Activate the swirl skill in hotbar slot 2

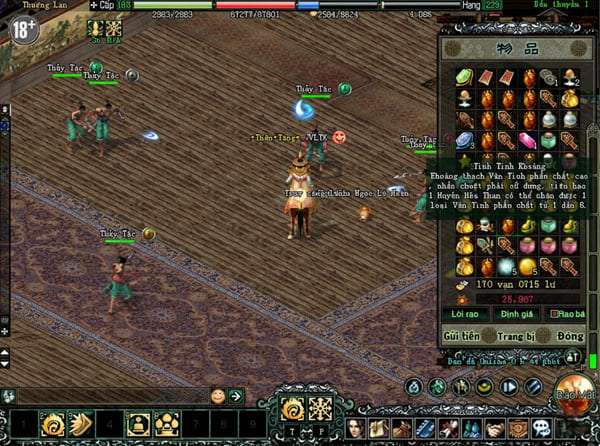click(x=52, y=424)
